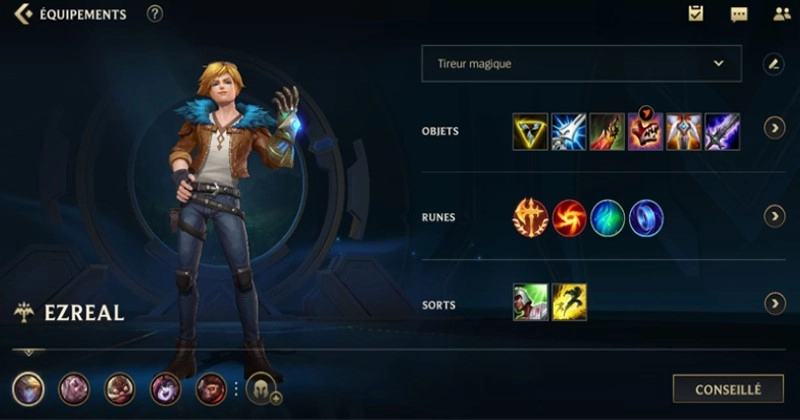Screen dimensions: 800x420
Task: Open the friends list icon
Action: 781,14
